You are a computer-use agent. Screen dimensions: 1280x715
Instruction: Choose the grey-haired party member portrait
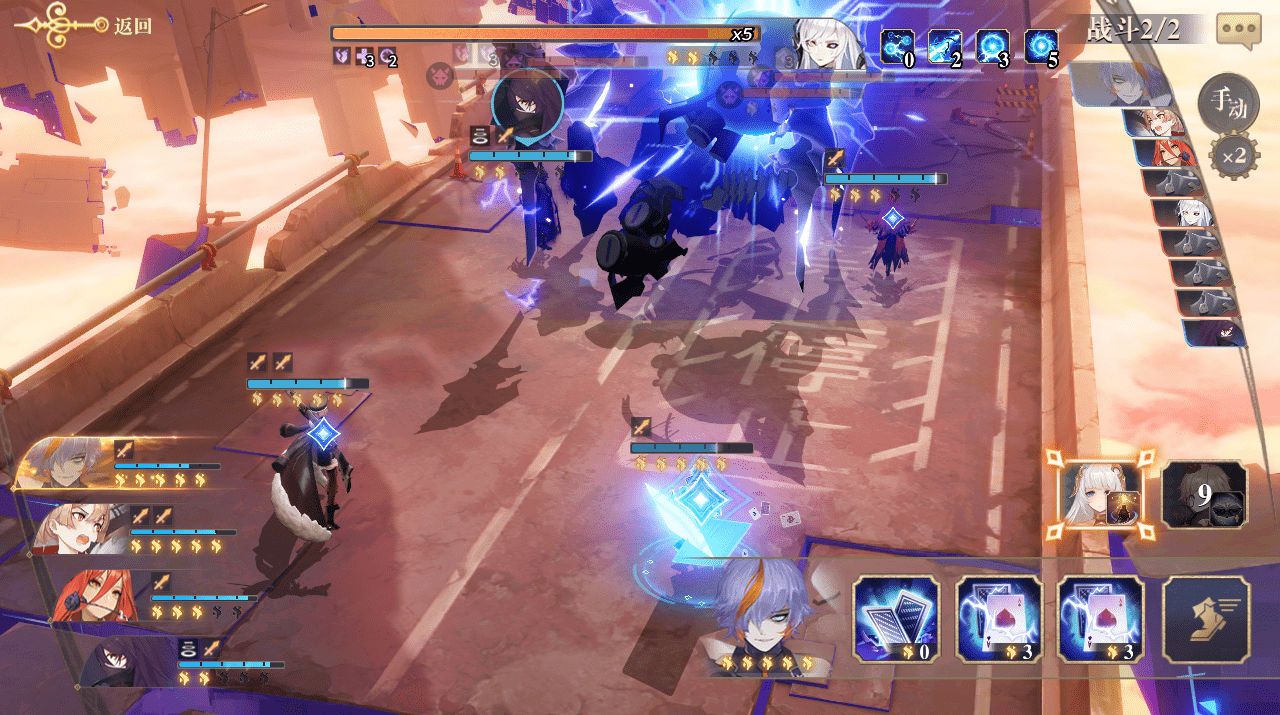pyautogui.click(x=66, y=464)
